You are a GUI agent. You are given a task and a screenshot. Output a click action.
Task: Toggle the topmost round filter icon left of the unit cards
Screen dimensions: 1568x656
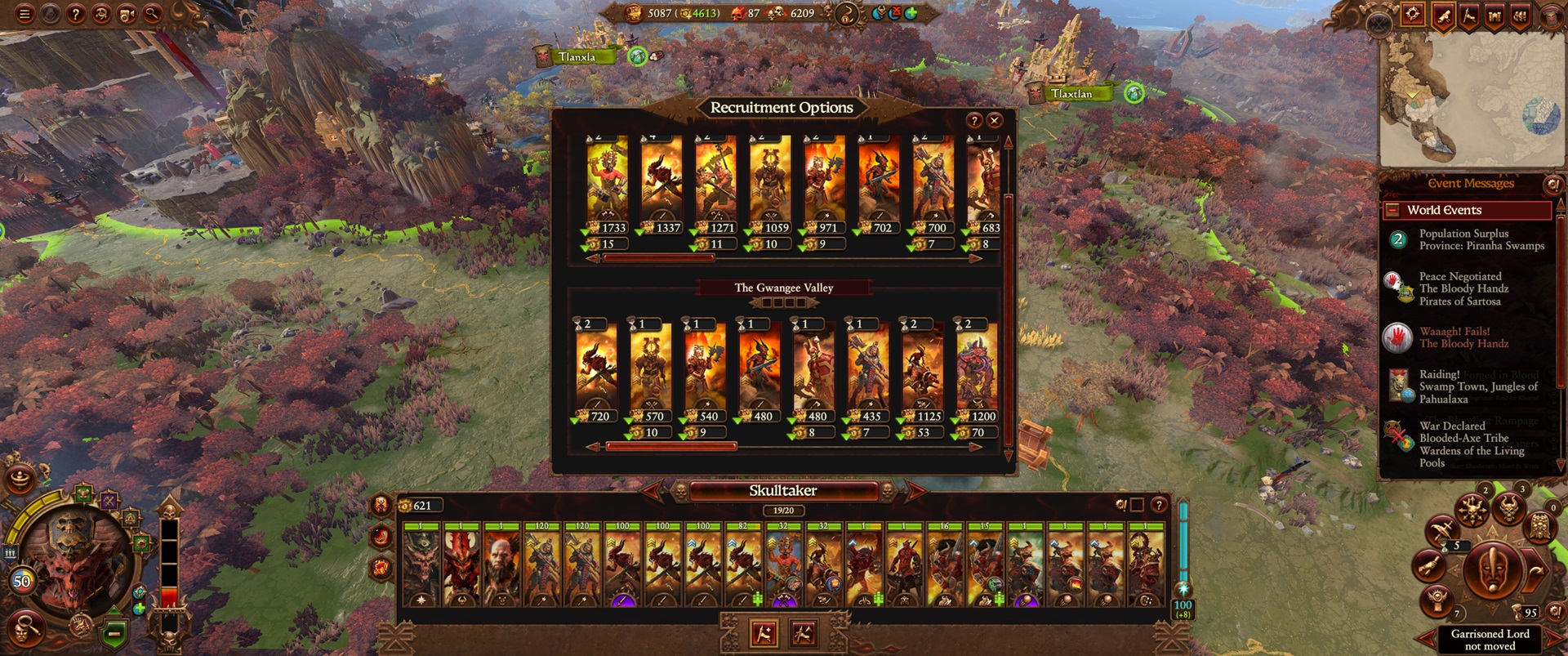(380, 505)
